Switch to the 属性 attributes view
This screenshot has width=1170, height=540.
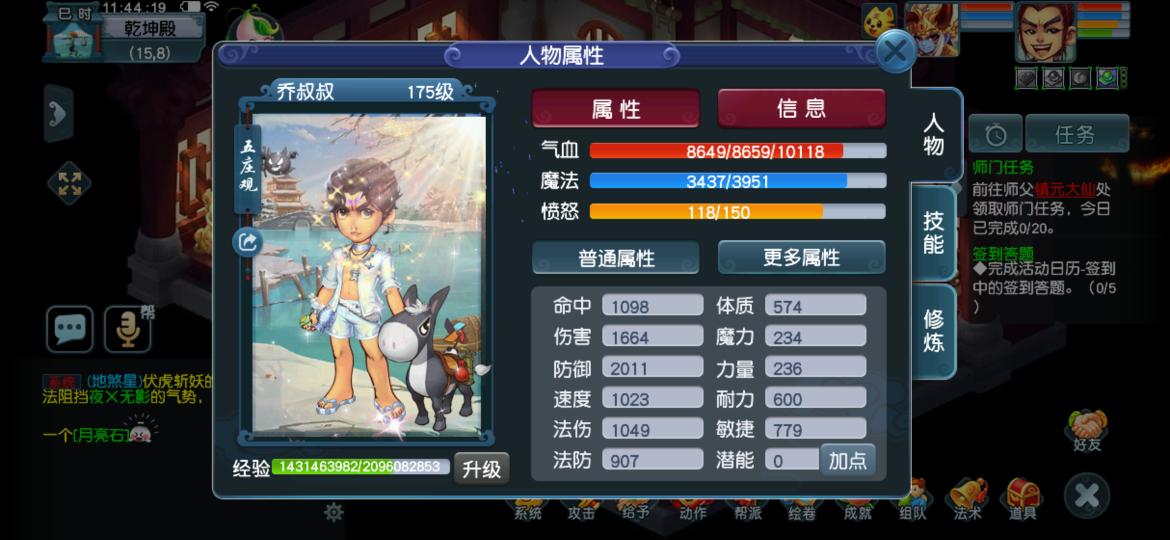tap(616, 109)
